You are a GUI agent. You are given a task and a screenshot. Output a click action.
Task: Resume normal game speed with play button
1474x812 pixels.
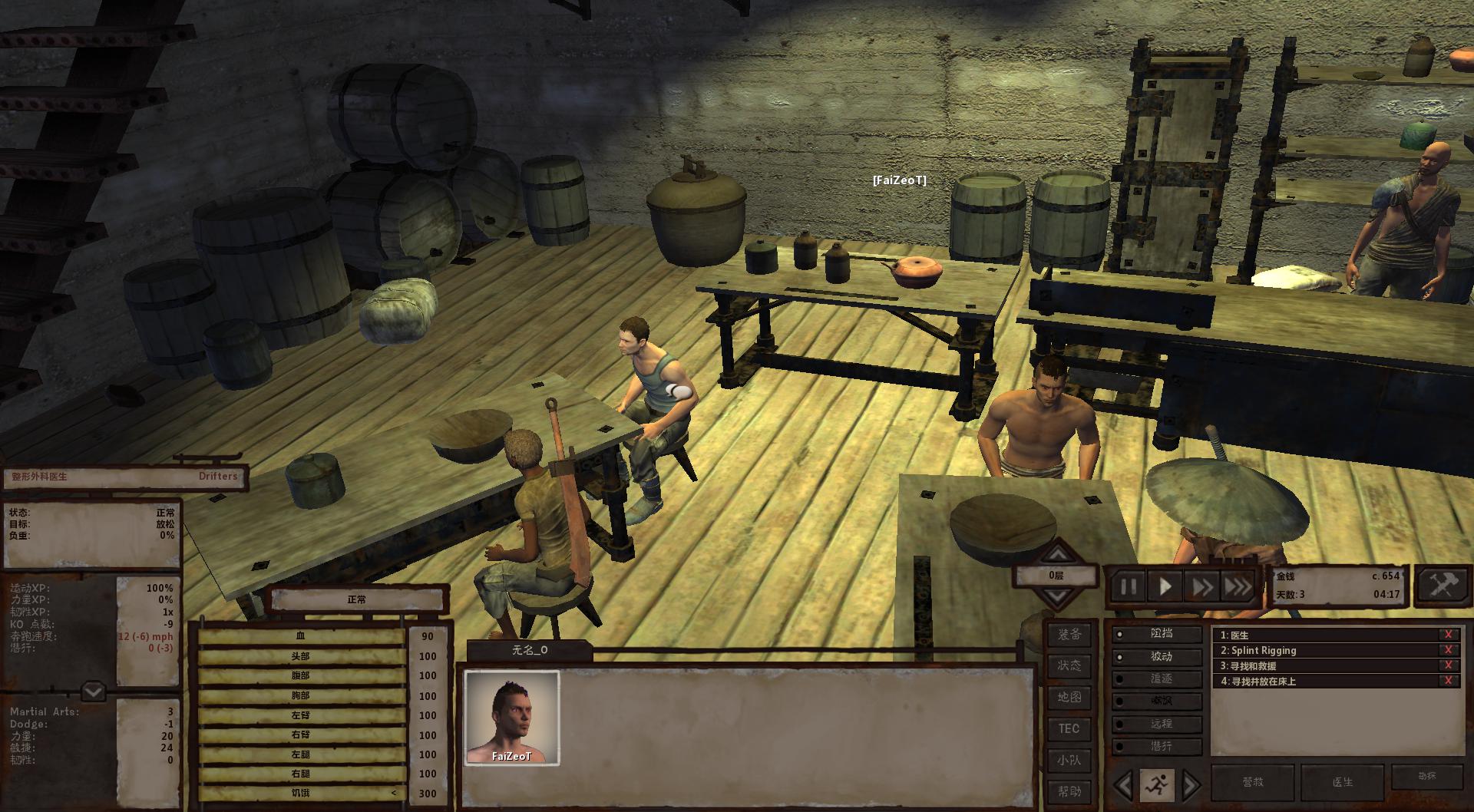[x=1165, y=587]
